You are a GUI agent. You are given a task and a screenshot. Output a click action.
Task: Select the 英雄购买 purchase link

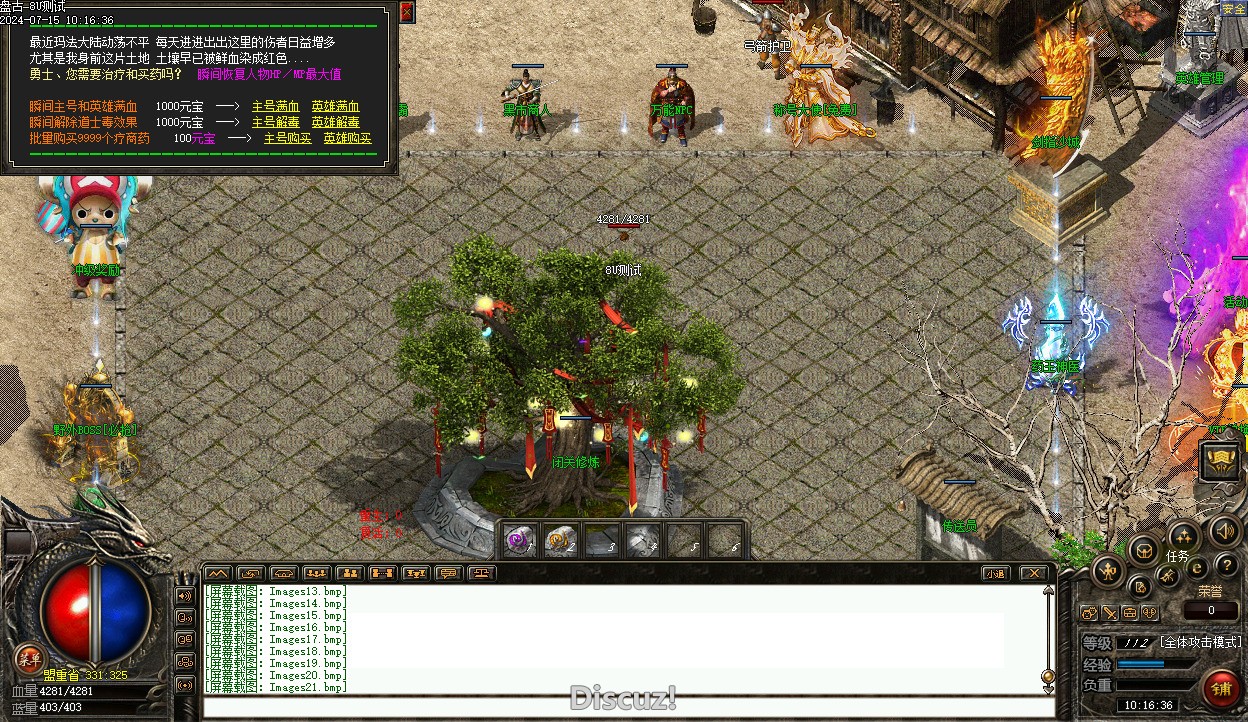[x=347, y=139]
